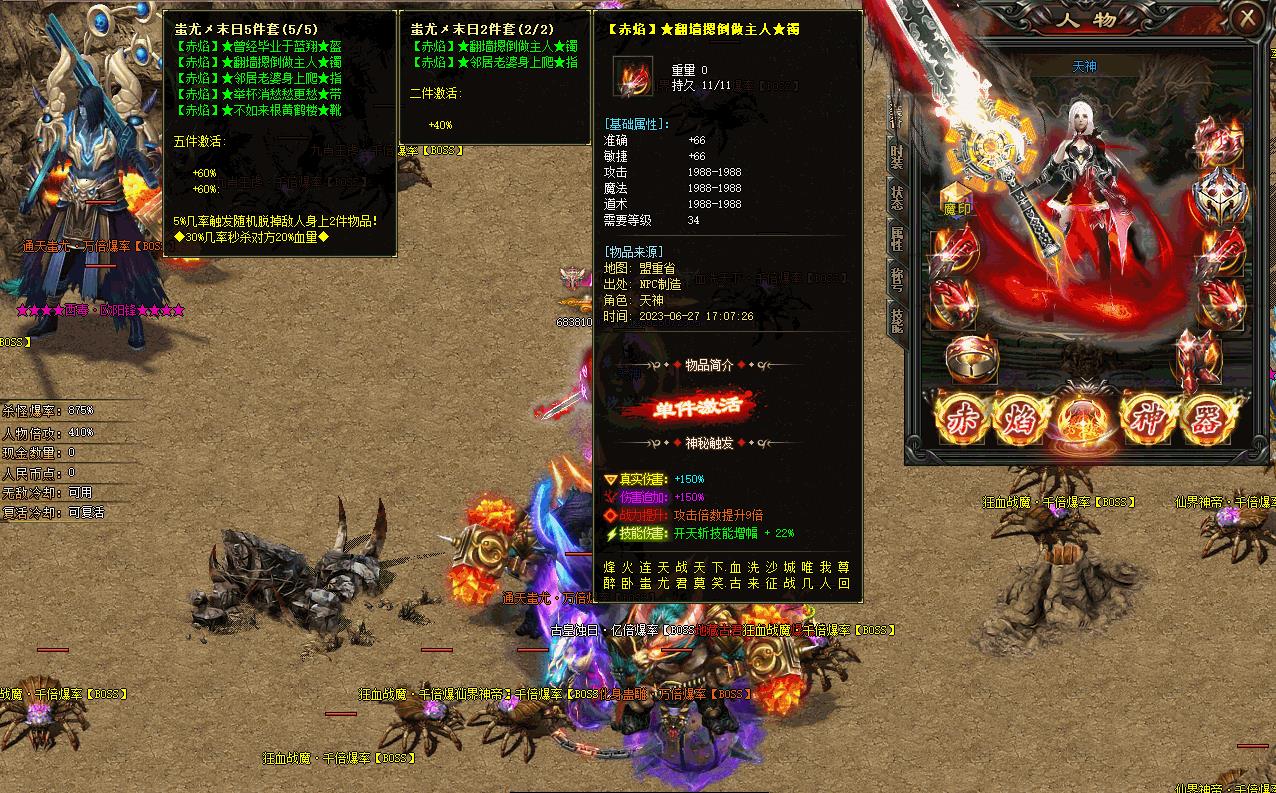Select the center flame orb slot
This screenshot has height=793, width=1276.
(x=1080, y=417)
